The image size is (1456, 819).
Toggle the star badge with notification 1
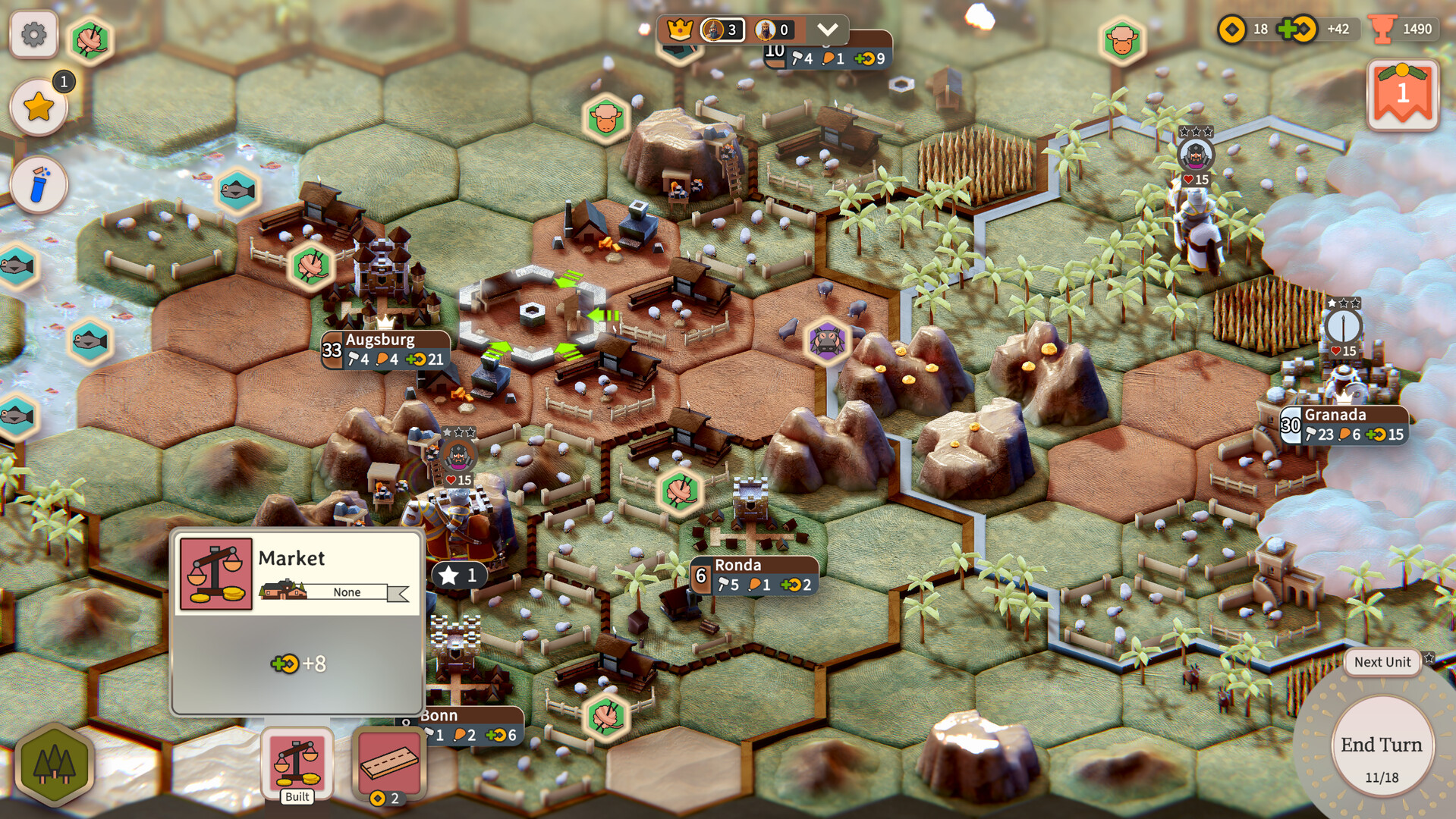coord(39,105)
